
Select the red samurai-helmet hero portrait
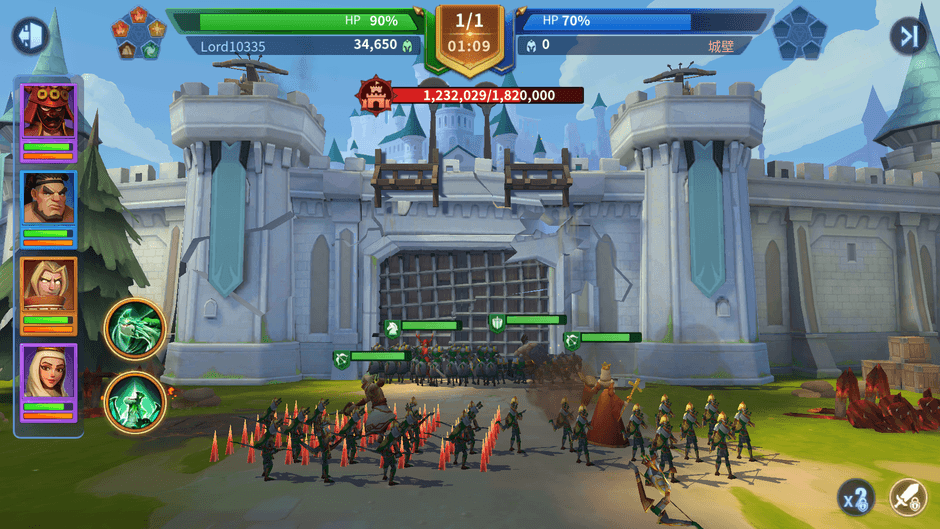click(x=48, y=112)
